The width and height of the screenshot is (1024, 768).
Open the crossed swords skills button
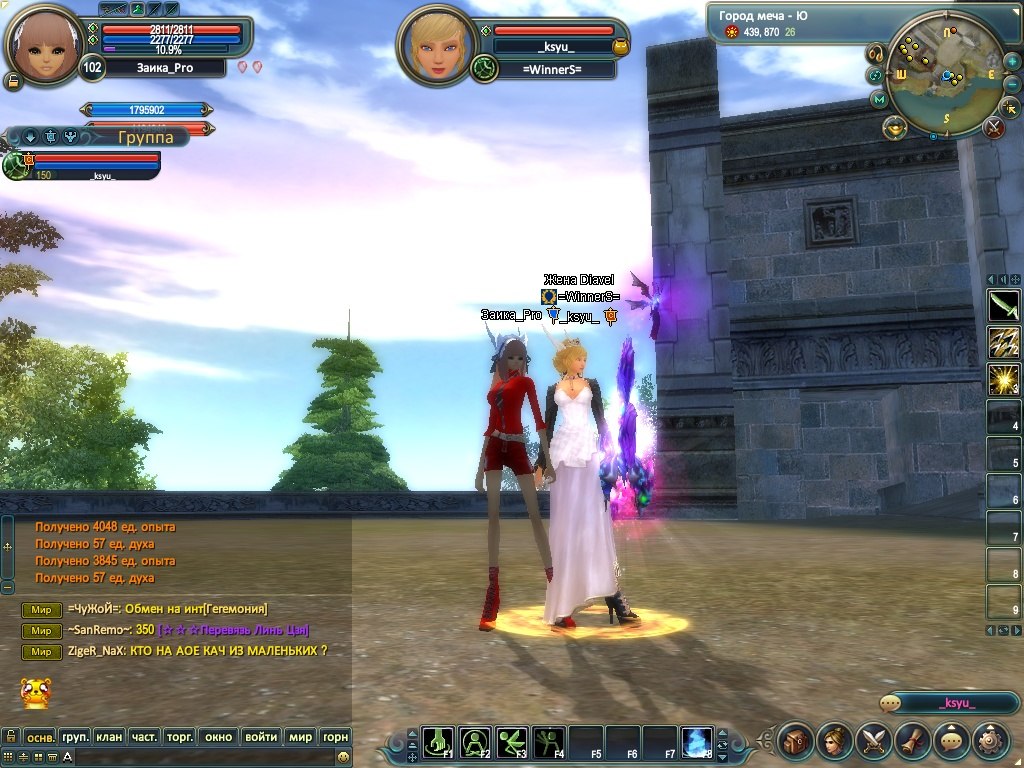coord(874,741)
